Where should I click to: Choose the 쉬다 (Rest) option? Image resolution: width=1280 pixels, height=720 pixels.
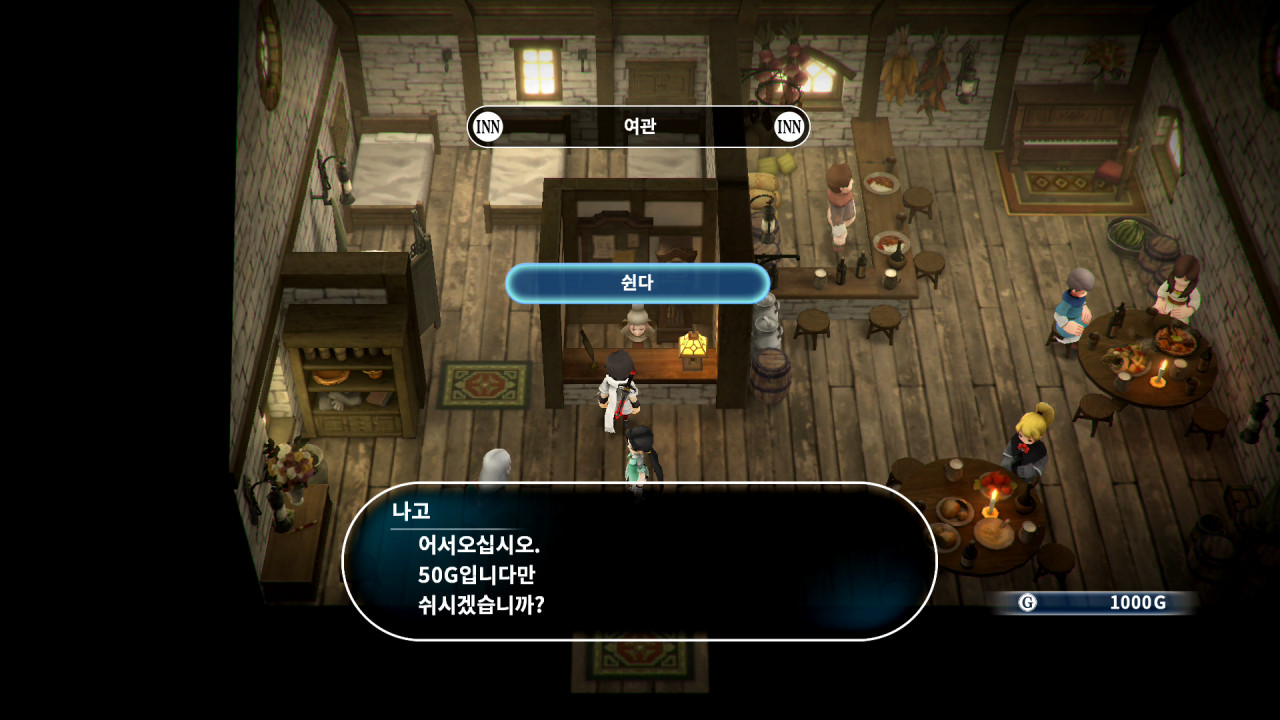click(639, 283)
